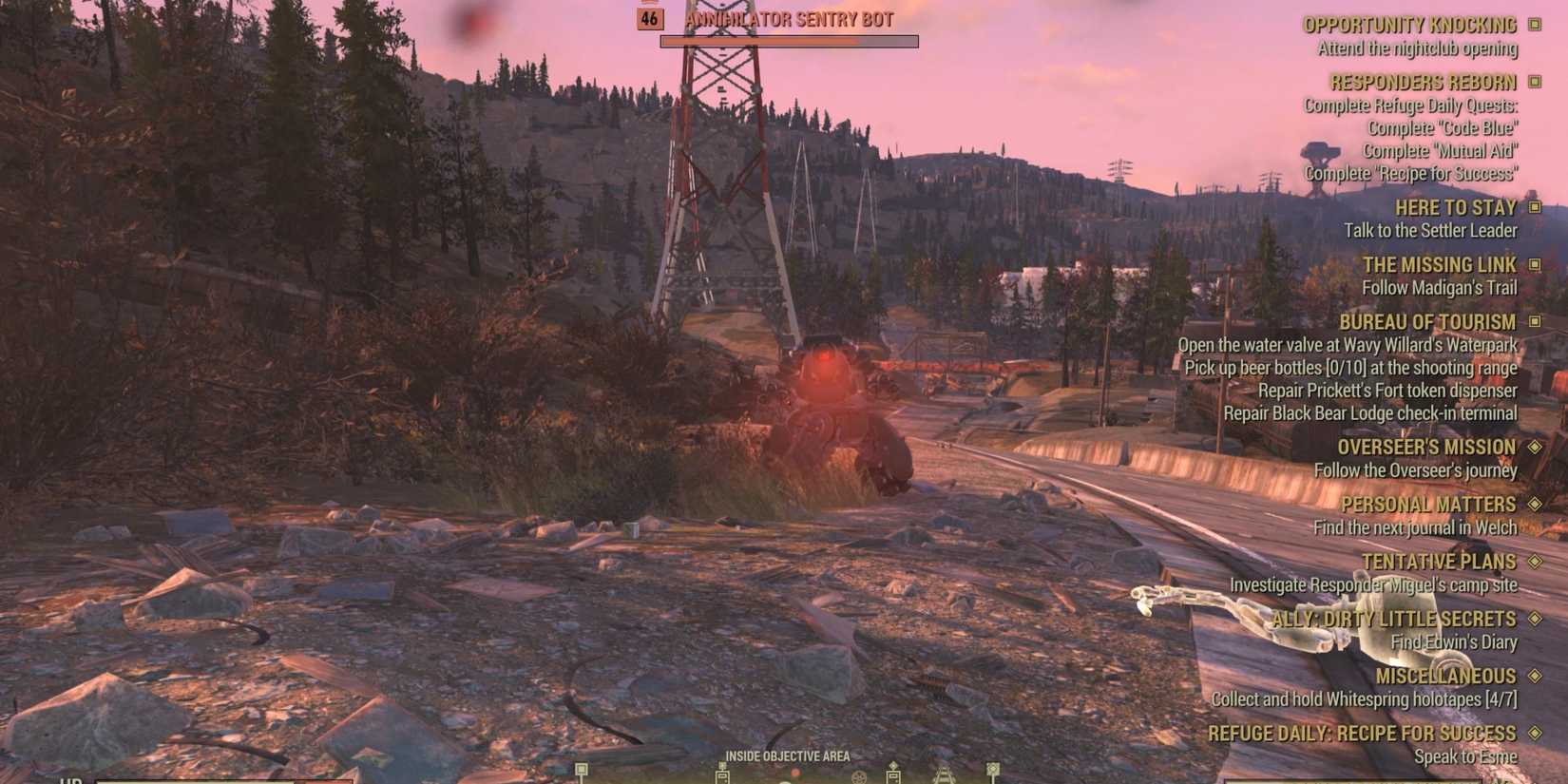The height and width of the screenshot is (784, 1568).
Task: Click the level 46 badge above the health bar
Action: click(650, 18)
